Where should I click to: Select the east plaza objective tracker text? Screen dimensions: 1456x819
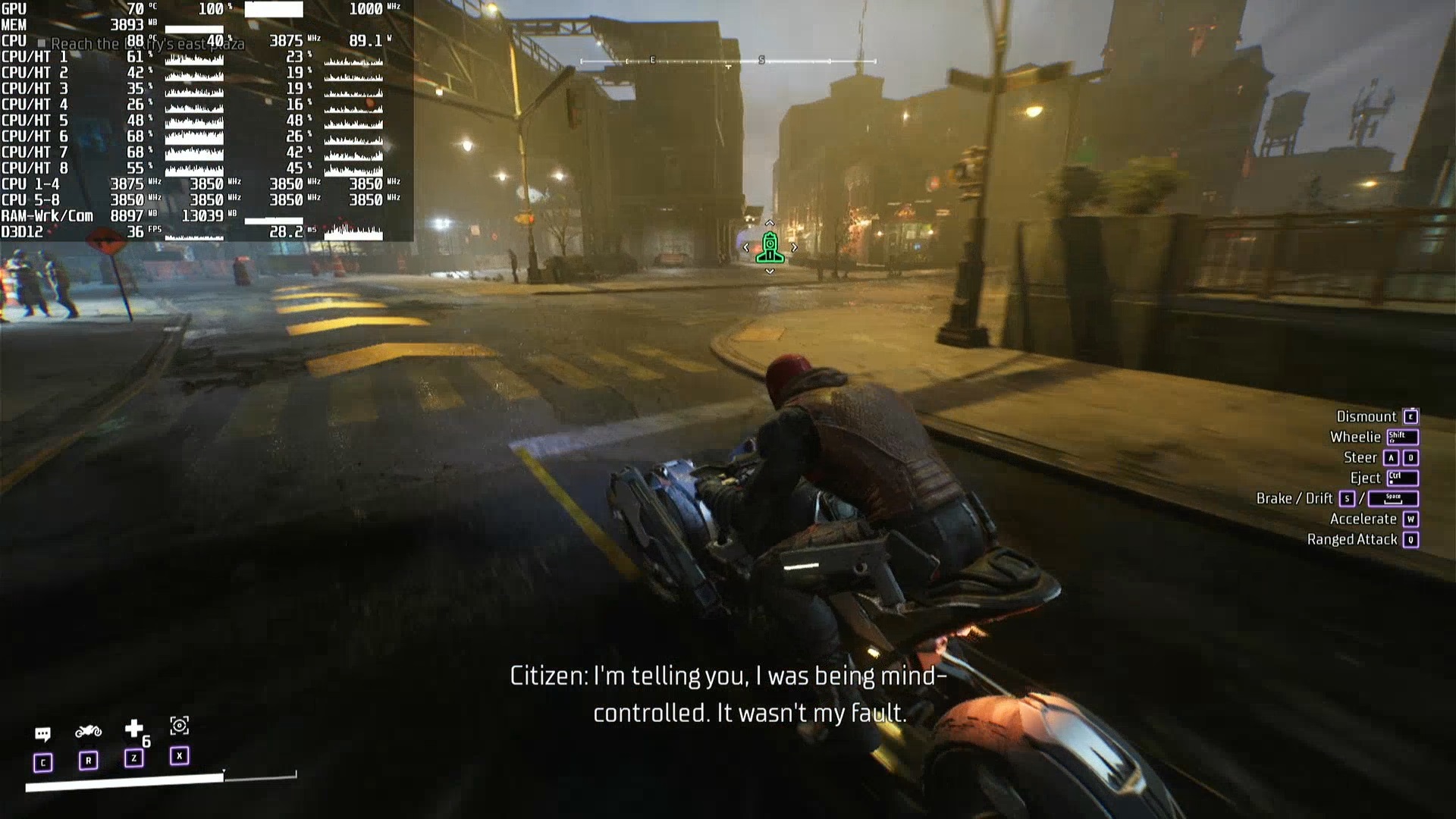(148, 44)
